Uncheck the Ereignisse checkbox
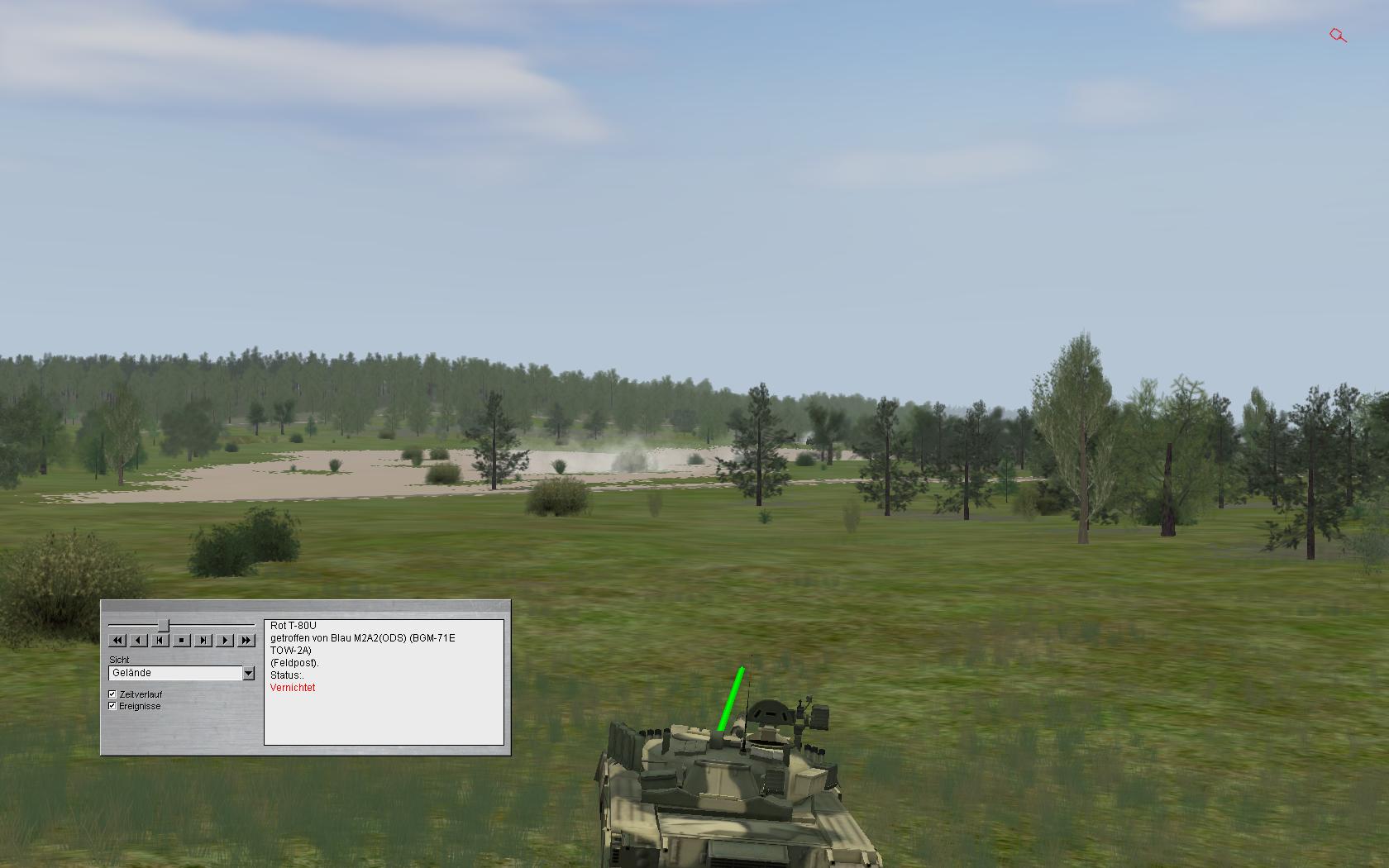The width and height of the screenshot is (1389, 868). tap(112, 706)
